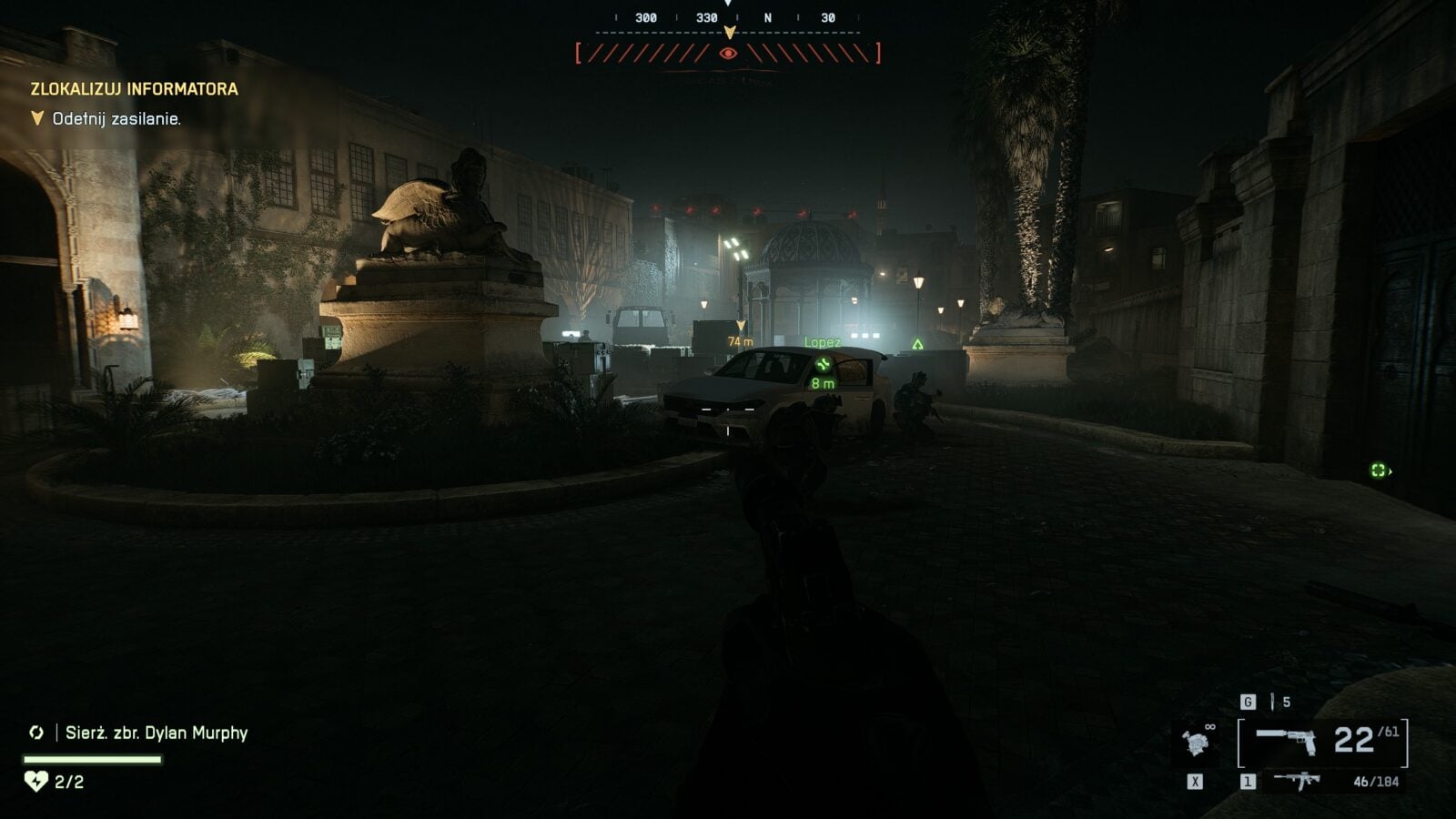Open the Zlokalizuj Informatora objective tracker
1456x819 pixels.
[134, 89]
